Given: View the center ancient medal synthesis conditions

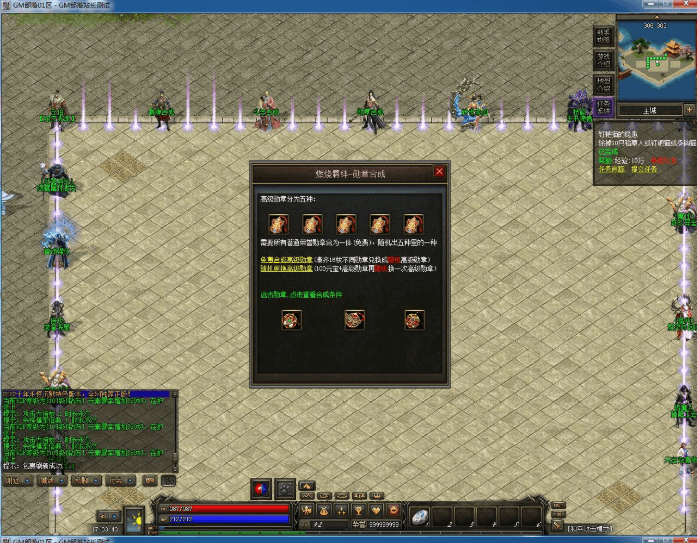Looking at the screenshot, I should [353, 320].
